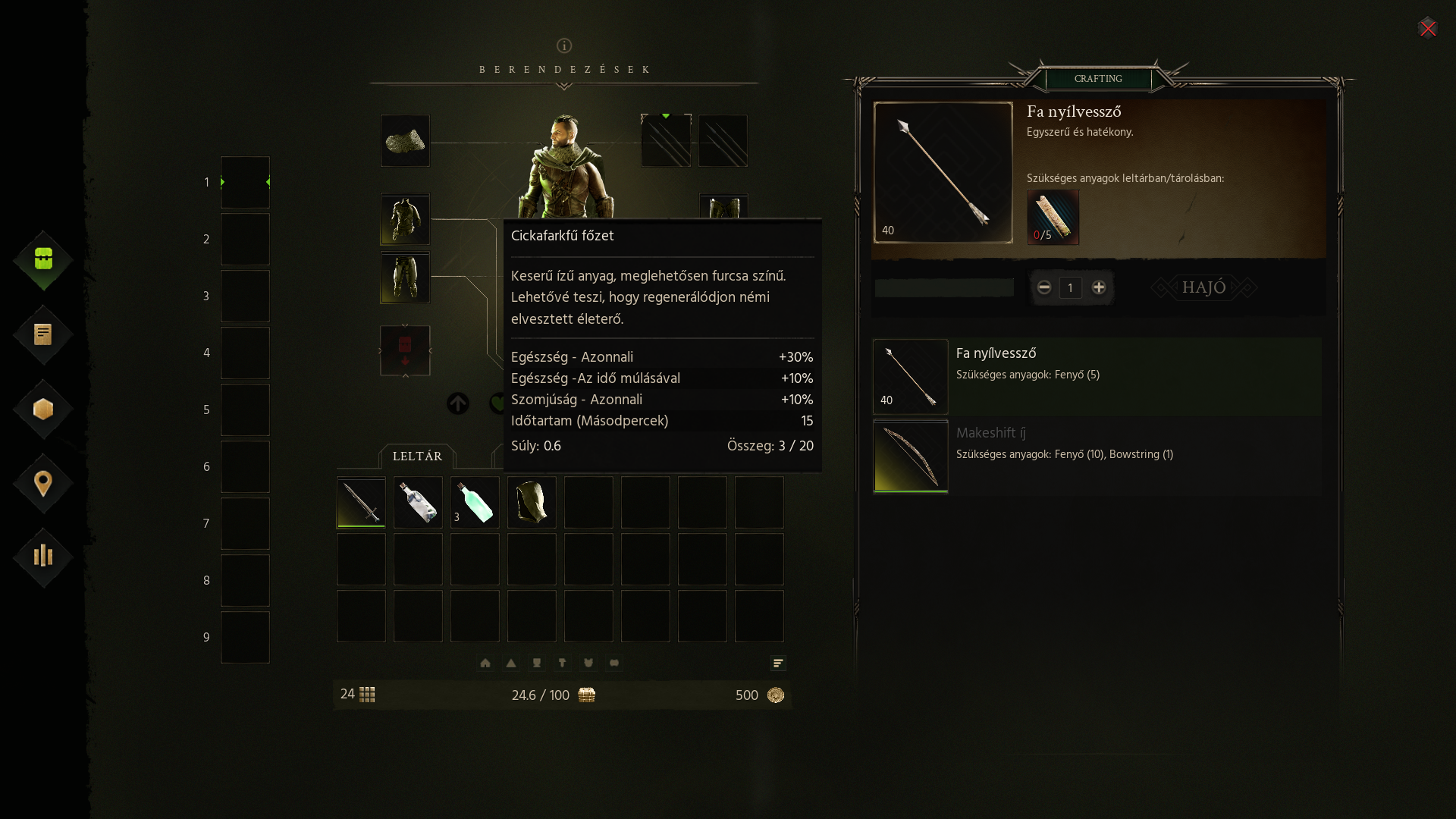Sort the inventory with the sort button
This screenshot has width=1456, height=819.
pos(778,664)
